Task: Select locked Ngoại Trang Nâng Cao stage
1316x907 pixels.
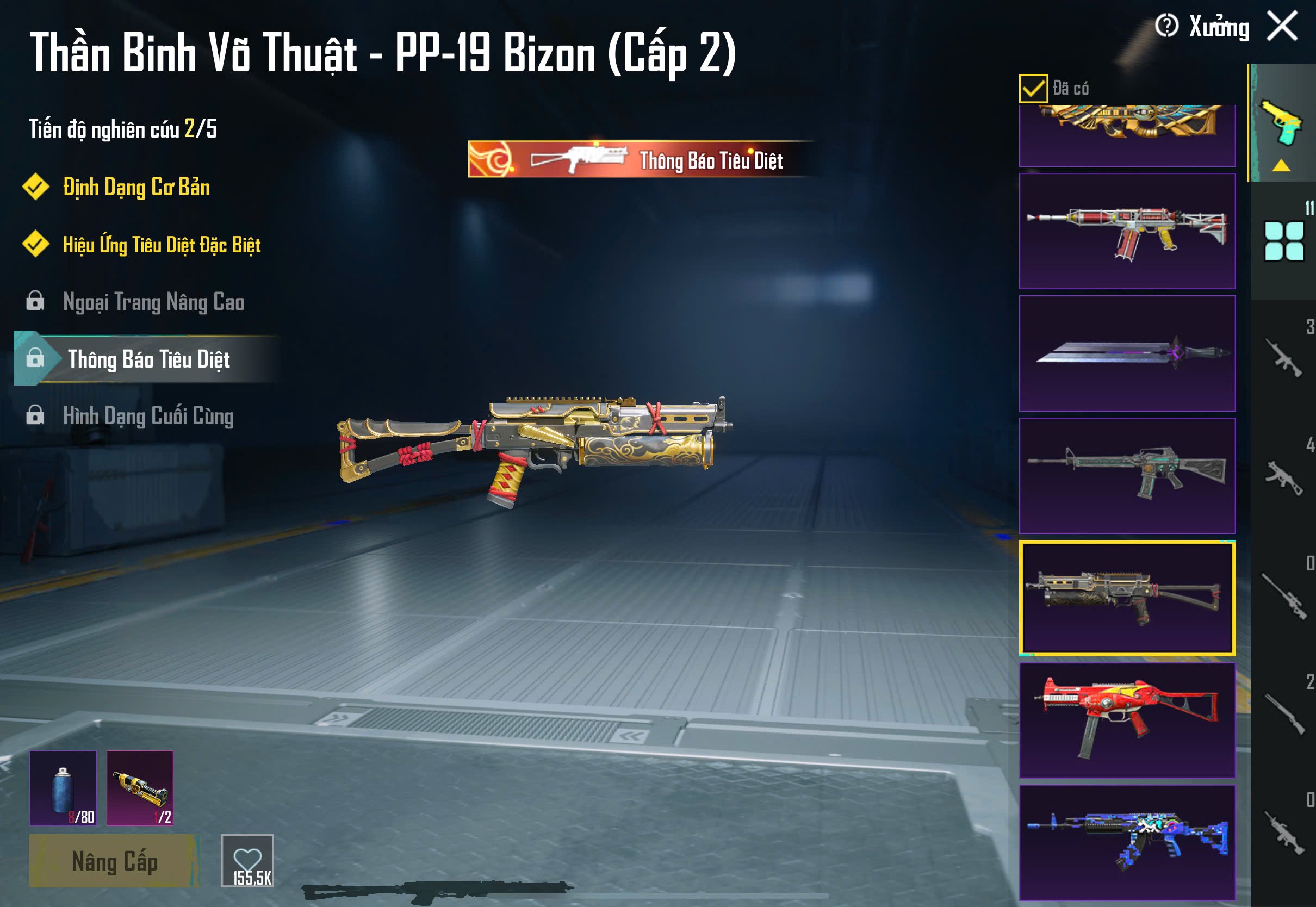Action: point(153,302)
